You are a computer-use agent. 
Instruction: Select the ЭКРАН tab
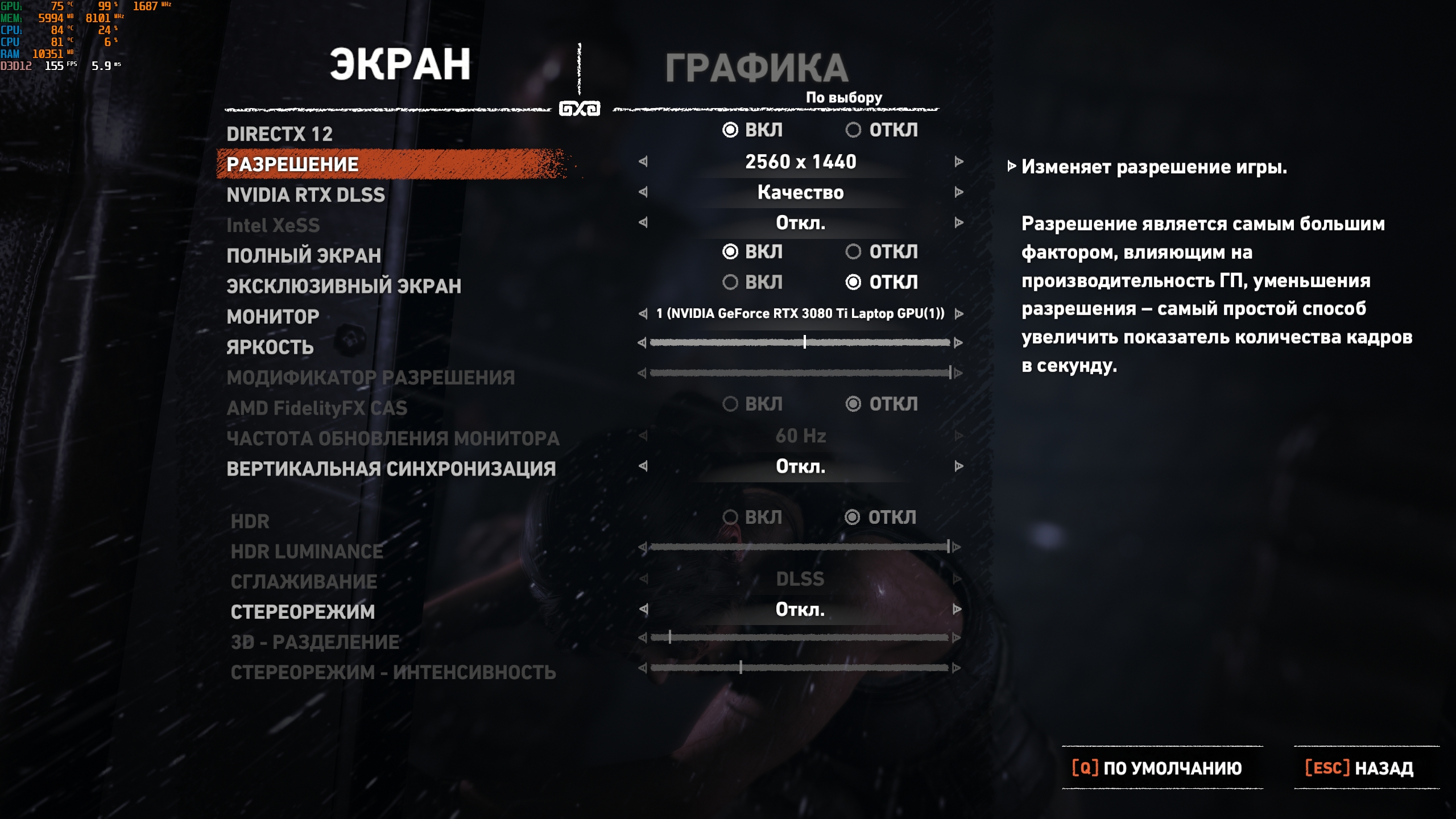point(400,64)
